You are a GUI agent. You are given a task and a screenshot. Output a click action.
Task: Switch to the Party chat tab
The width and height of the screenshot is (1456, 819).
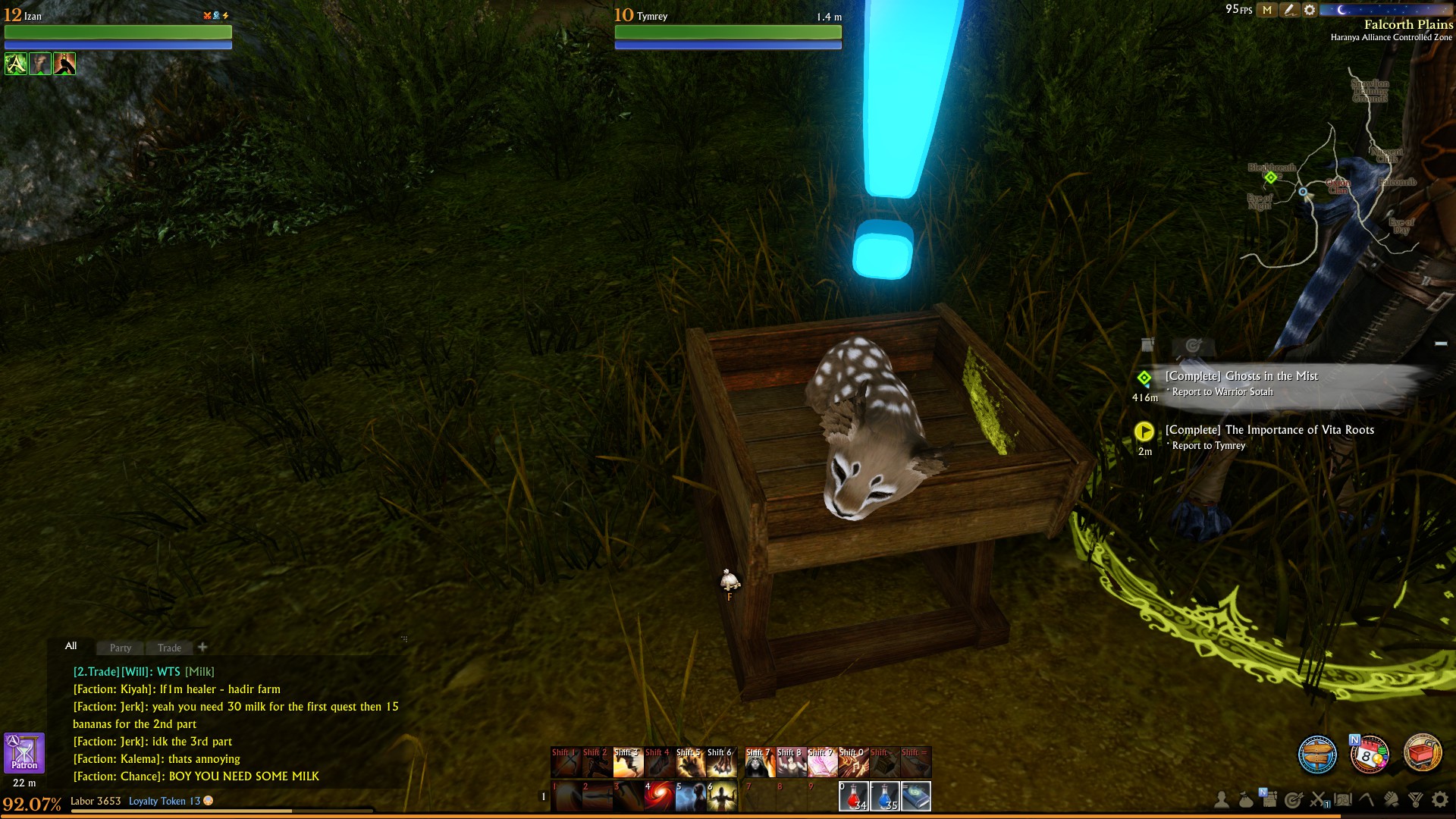coord(119,648)
